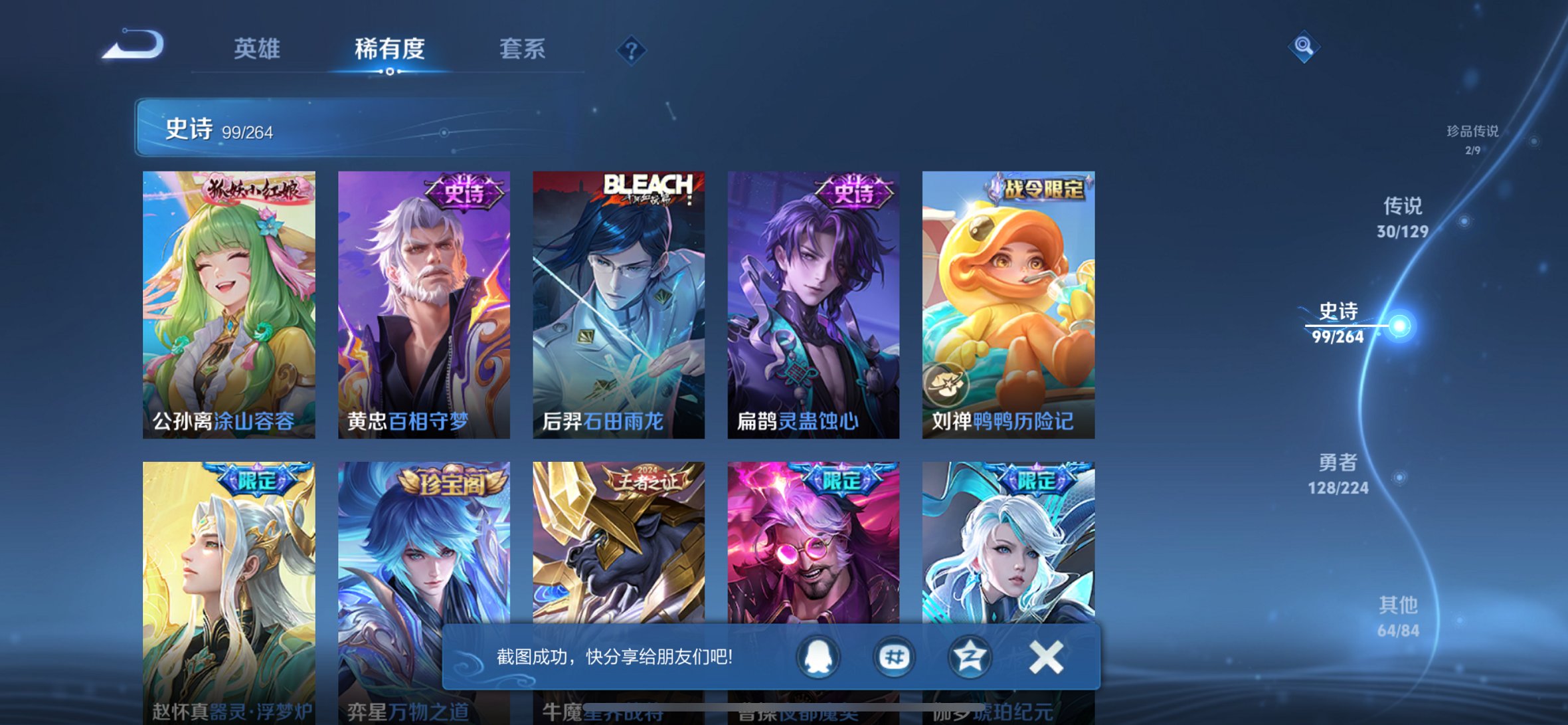
Task: Switch to the 英雄 tab
Action: pyautogui.click(x=258, y=50)
